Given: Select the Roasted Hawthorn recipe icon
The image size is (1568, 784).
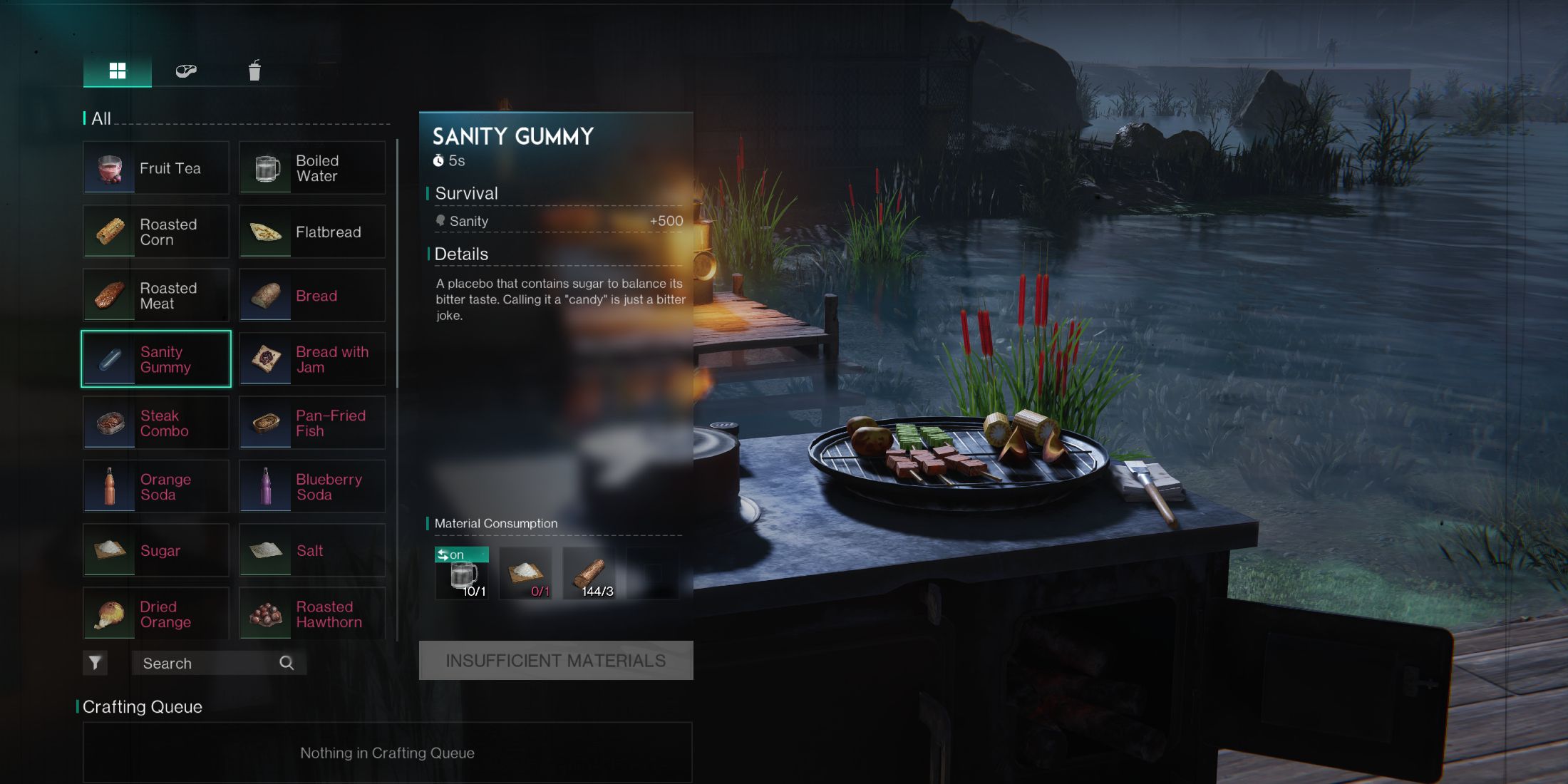Looking at the screenshot, I should [x=264, y=614].
